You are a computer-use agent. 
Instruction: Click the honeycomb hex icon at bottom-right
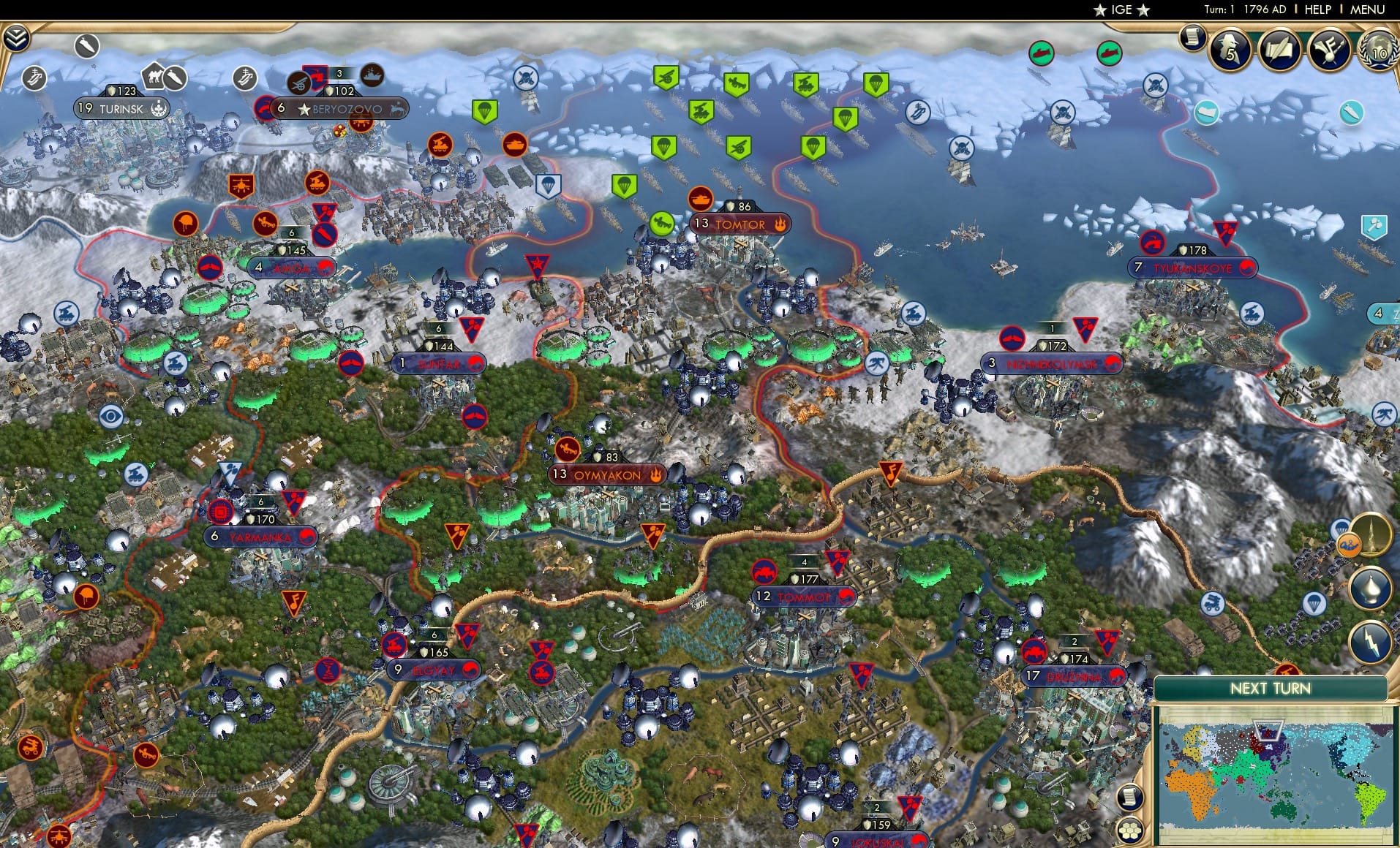pos(1130,830)
